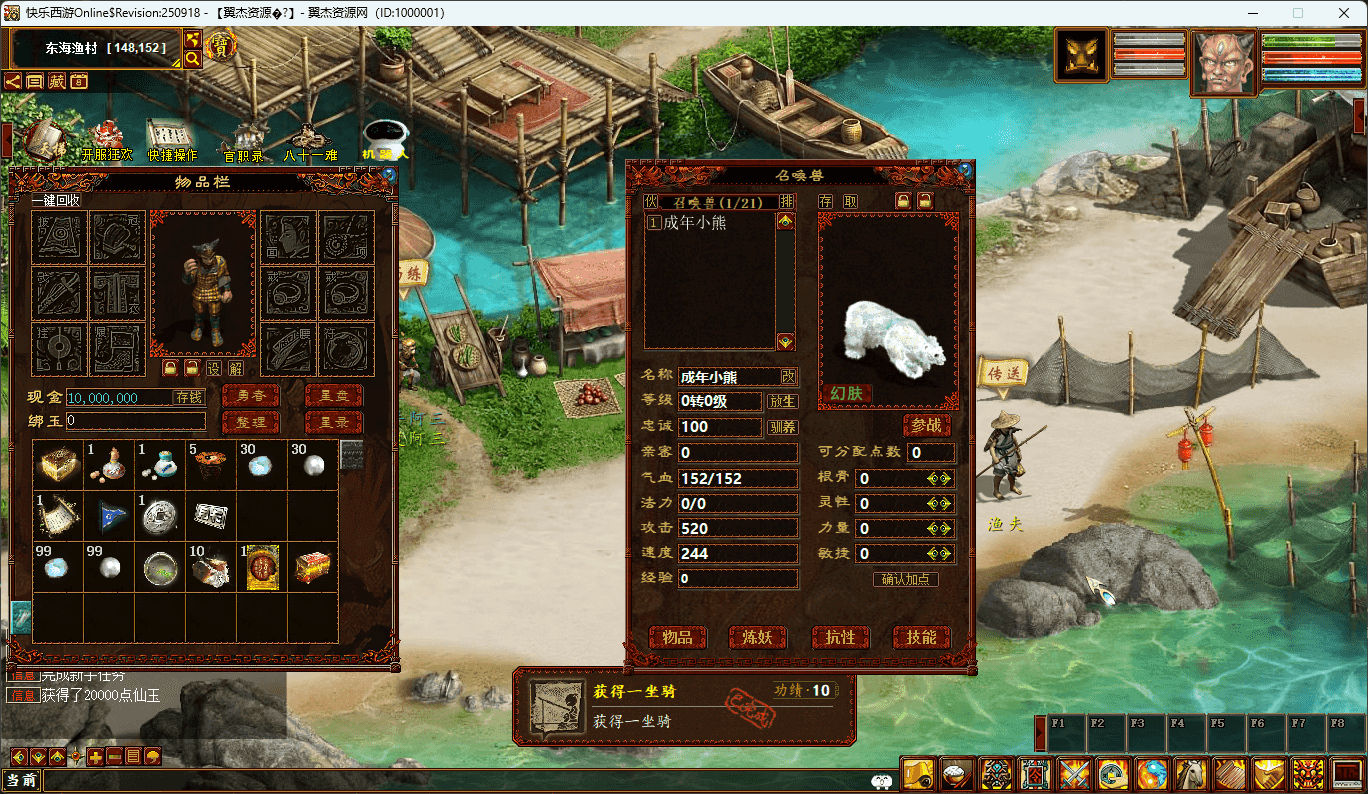Open the 勇者 panel from the inventory

tap(250, 396)
